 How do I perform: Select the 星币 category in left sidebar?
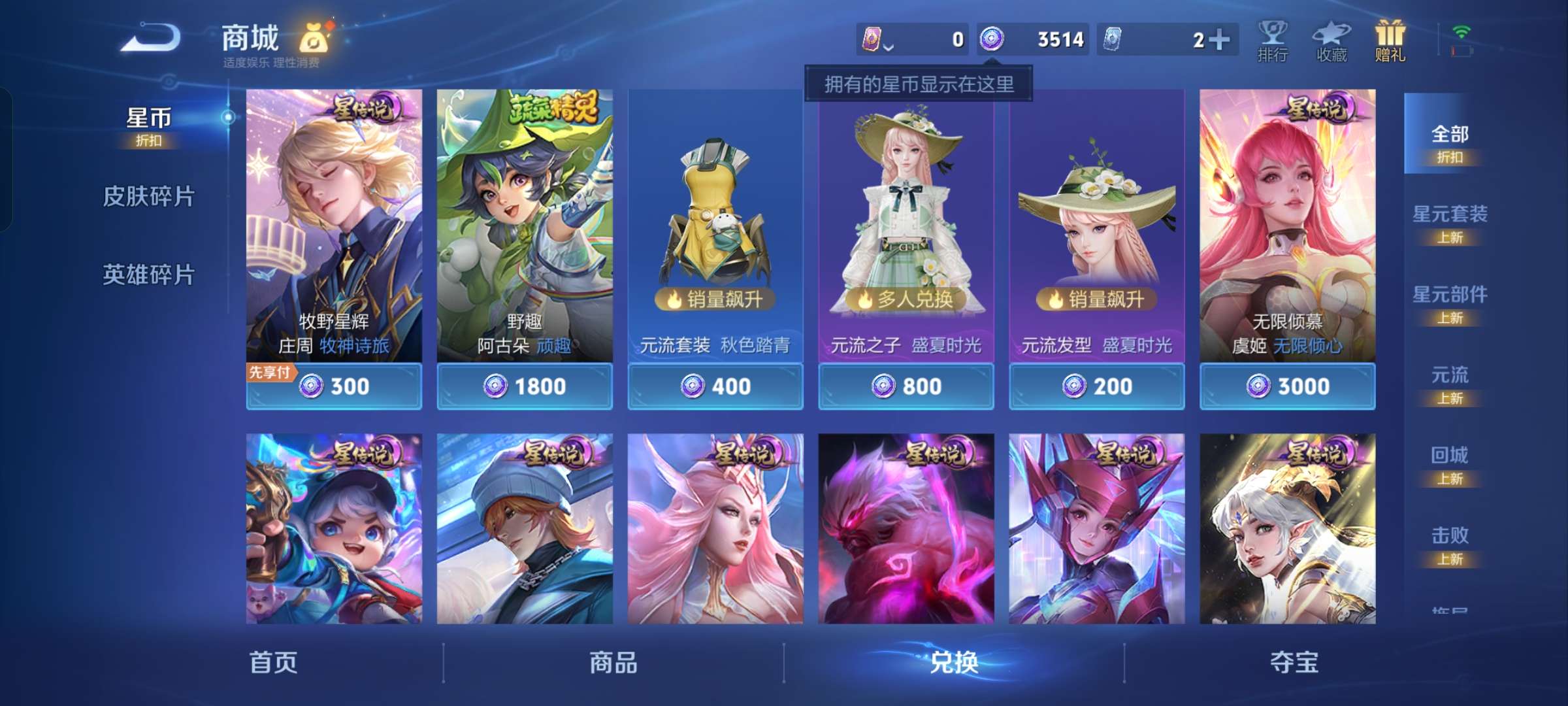149,120
